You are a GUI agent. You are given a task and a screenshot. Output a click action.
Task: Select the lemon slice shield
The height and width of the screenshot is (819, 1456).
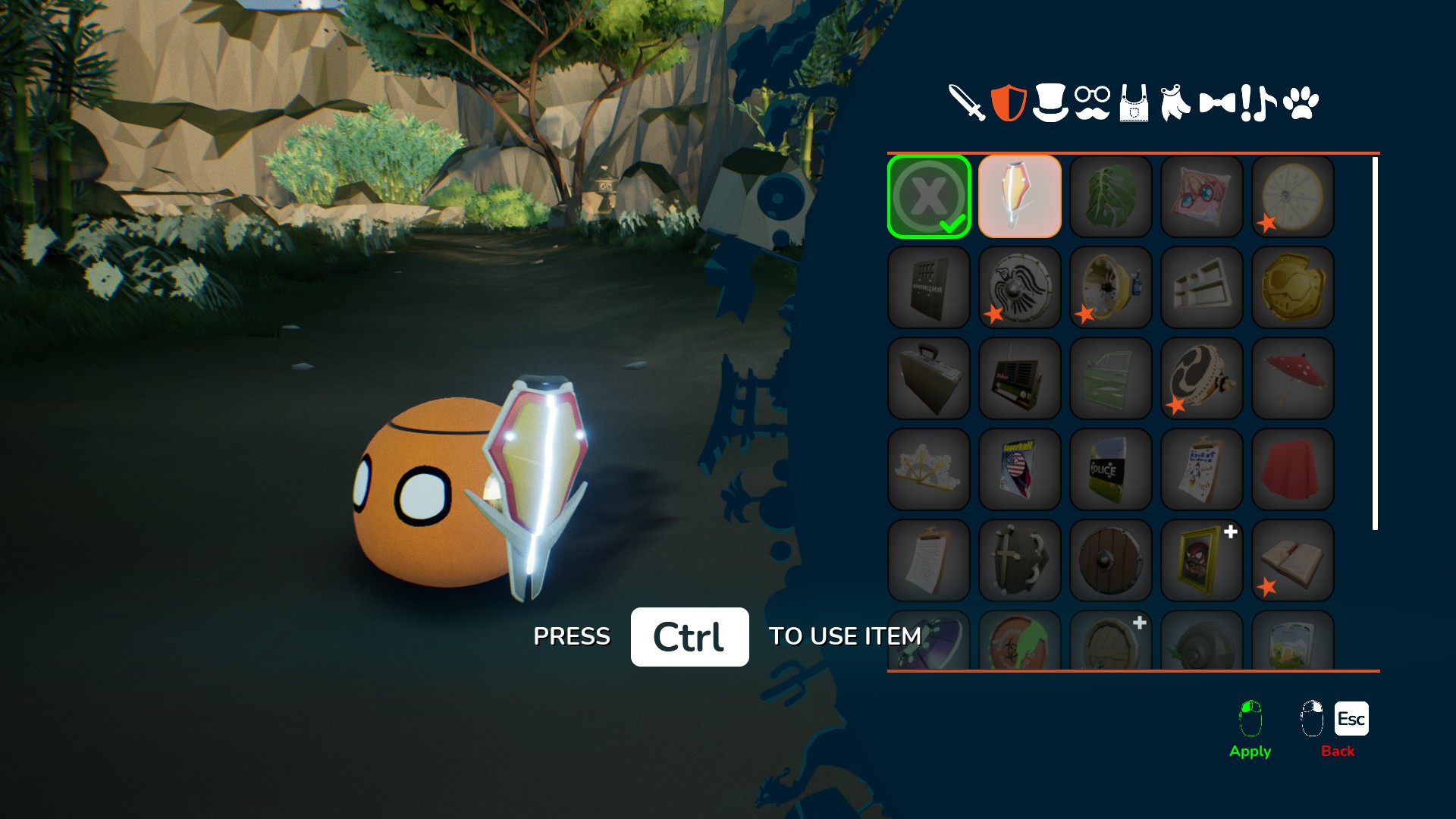(1293, 196)
